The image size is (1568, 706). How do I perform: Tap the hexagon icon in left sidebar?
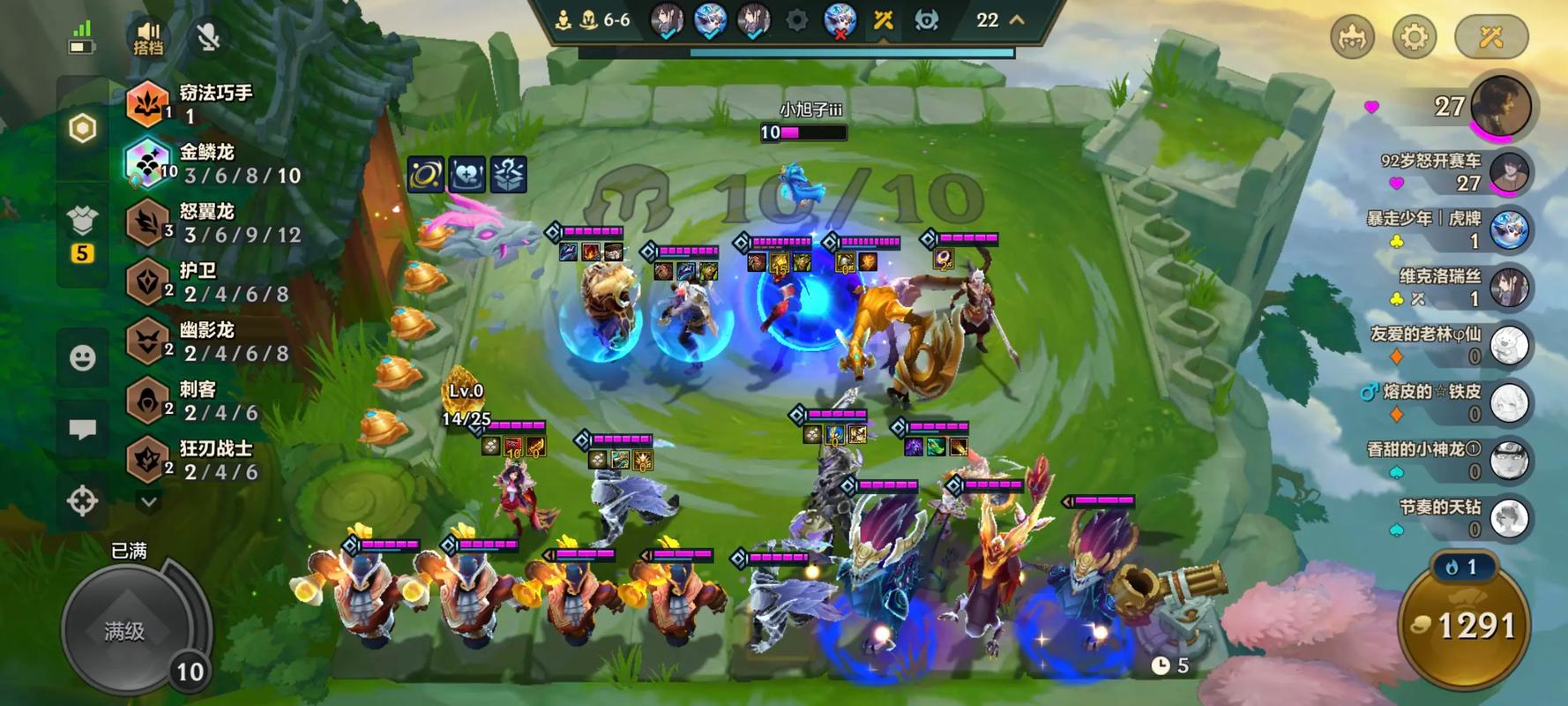[x=83, y=129]
